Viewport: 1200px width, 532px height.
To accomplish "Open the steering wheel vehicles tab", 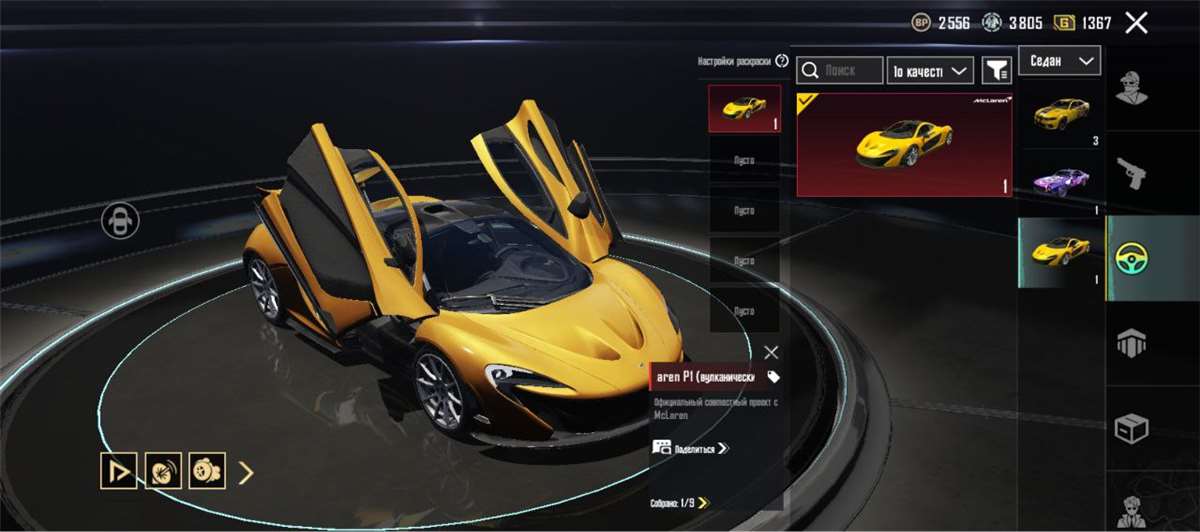I will click(1132, 258).
